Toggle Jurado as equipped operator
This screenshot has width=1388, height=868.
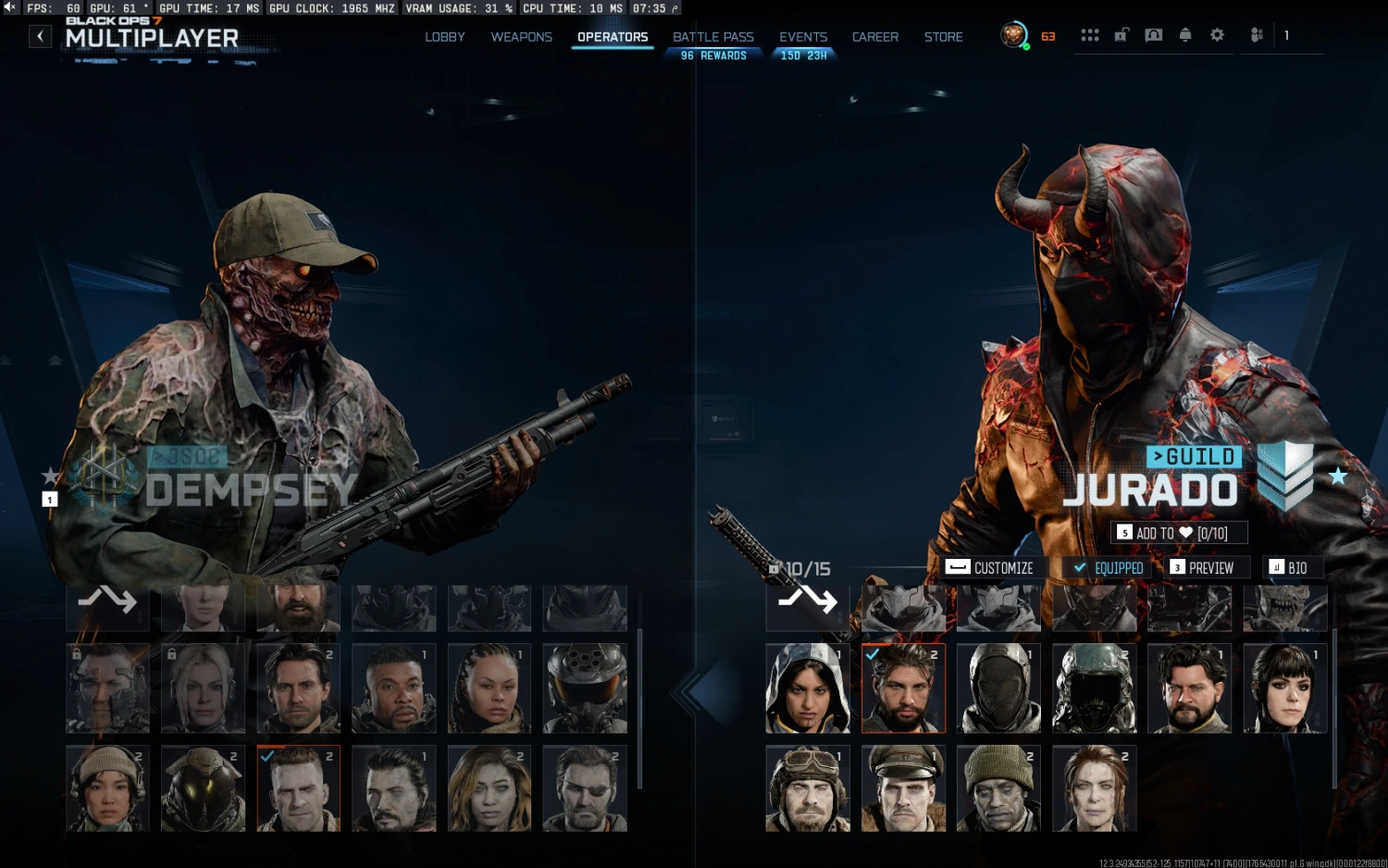pos(1108,567)
